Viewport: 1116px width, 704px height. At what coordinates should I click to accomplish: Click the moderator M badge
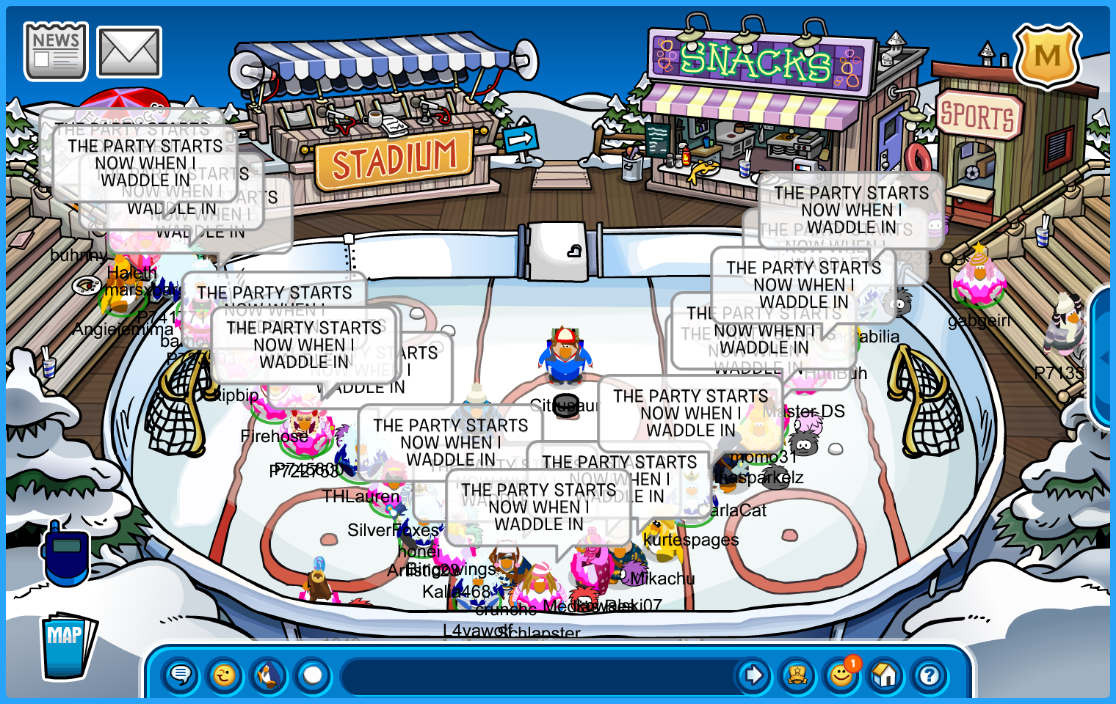tap(1047, 56)
